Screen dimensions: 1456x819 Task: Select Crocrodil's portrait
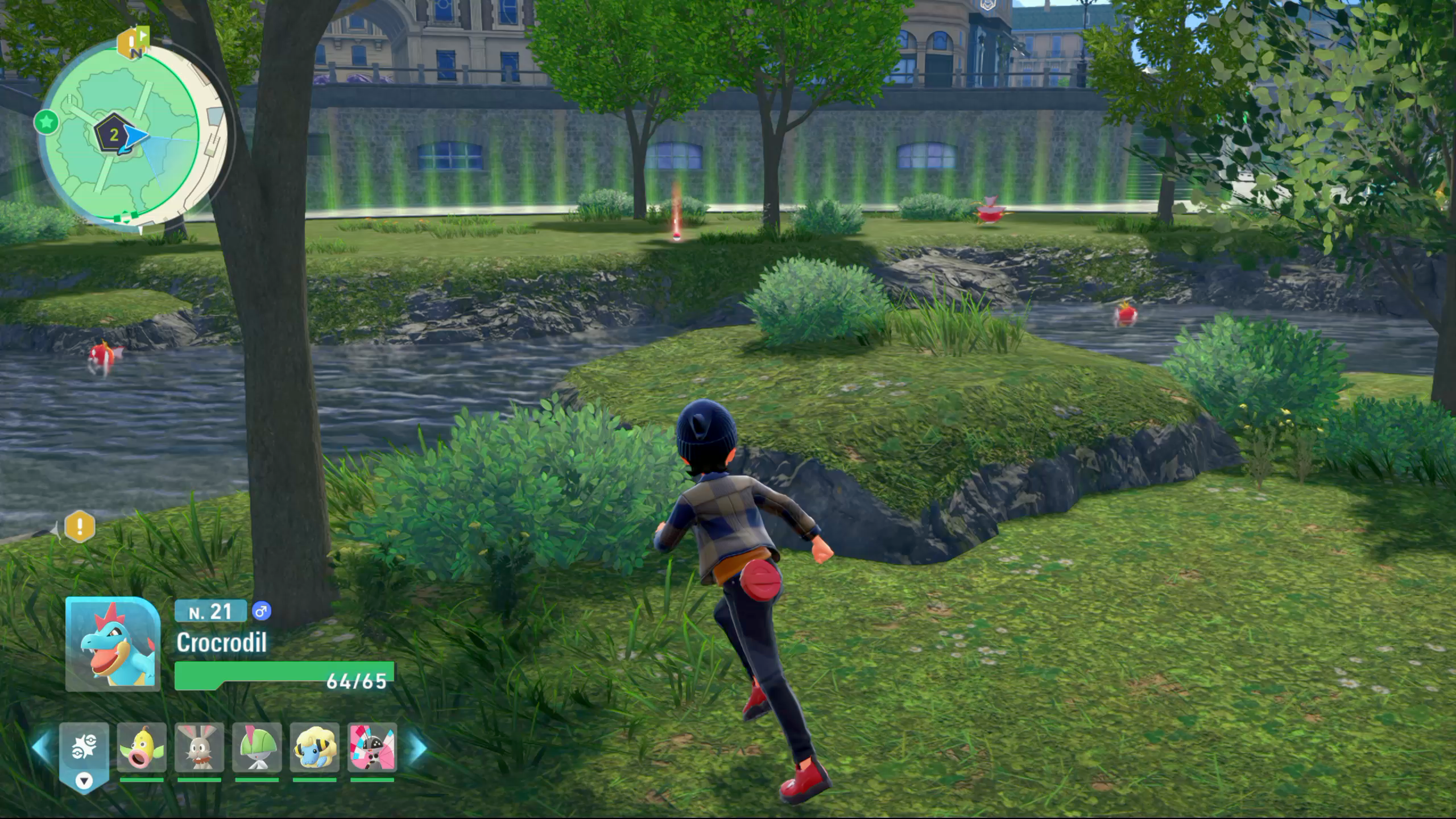113,644
